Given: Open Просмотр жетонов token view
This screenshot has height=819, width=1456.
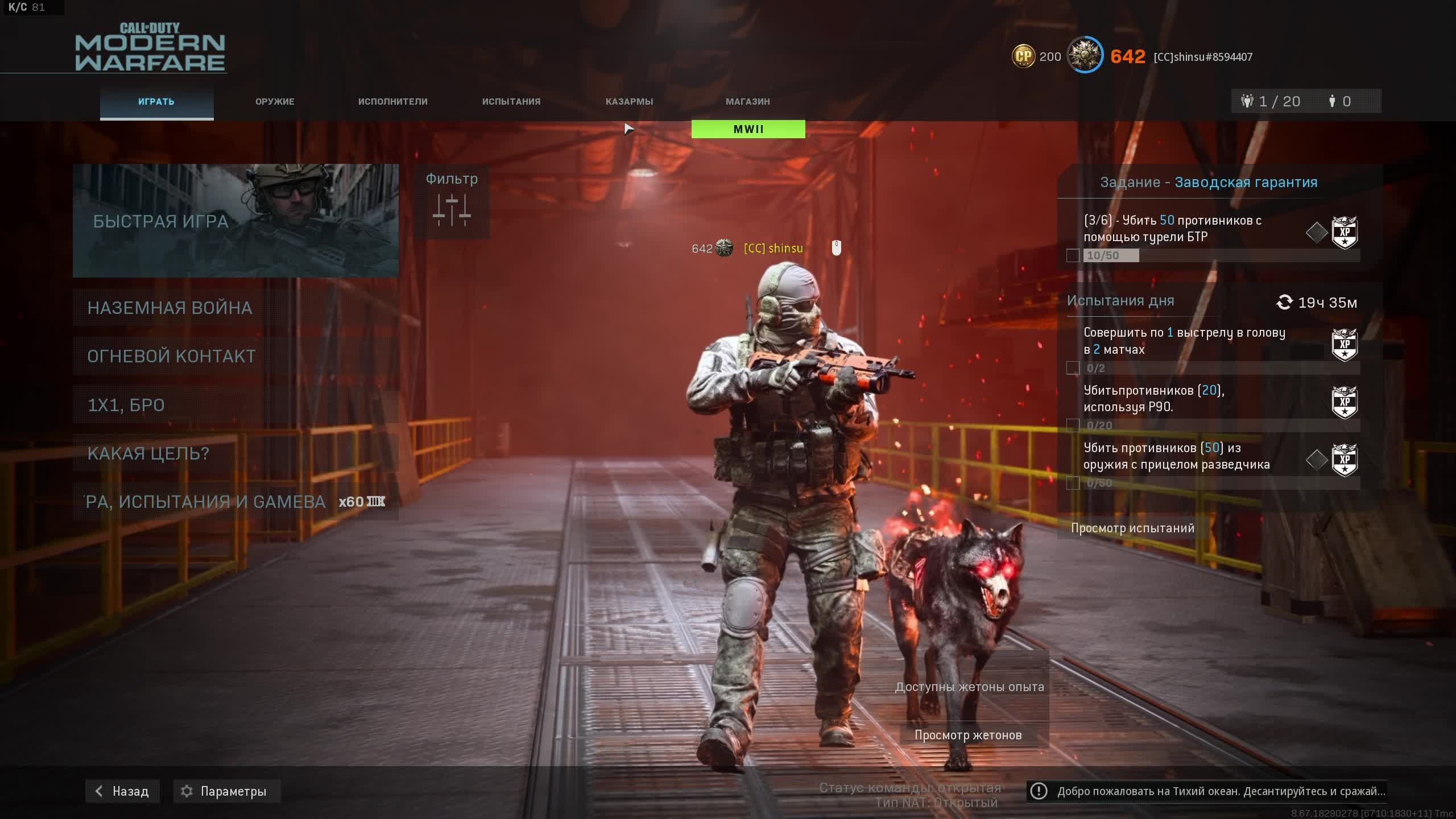Looking at the screenshot, I should (968, 735).
